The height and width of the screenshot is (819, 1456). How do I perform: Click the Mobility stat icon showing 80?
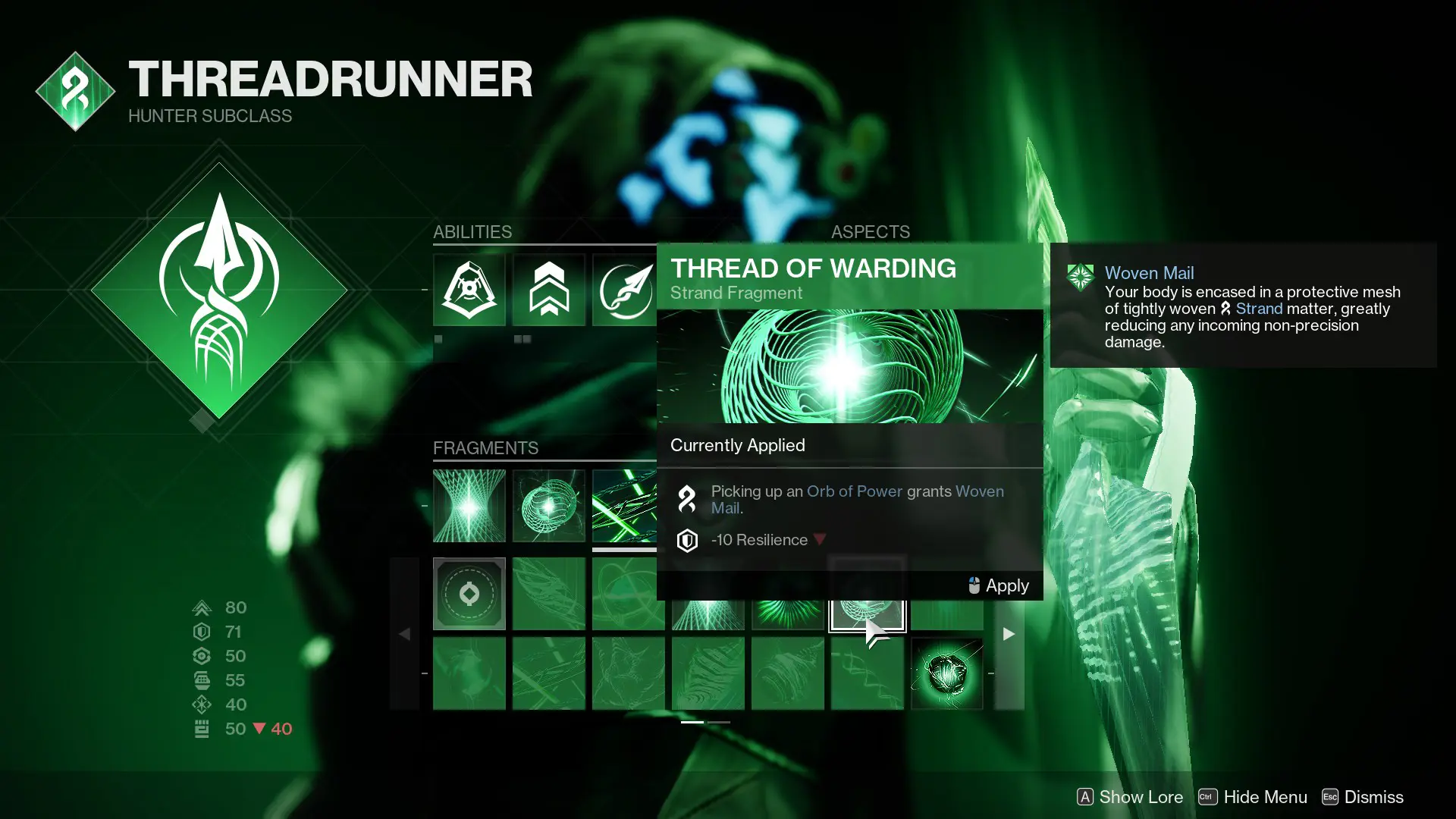coord(202,607)
